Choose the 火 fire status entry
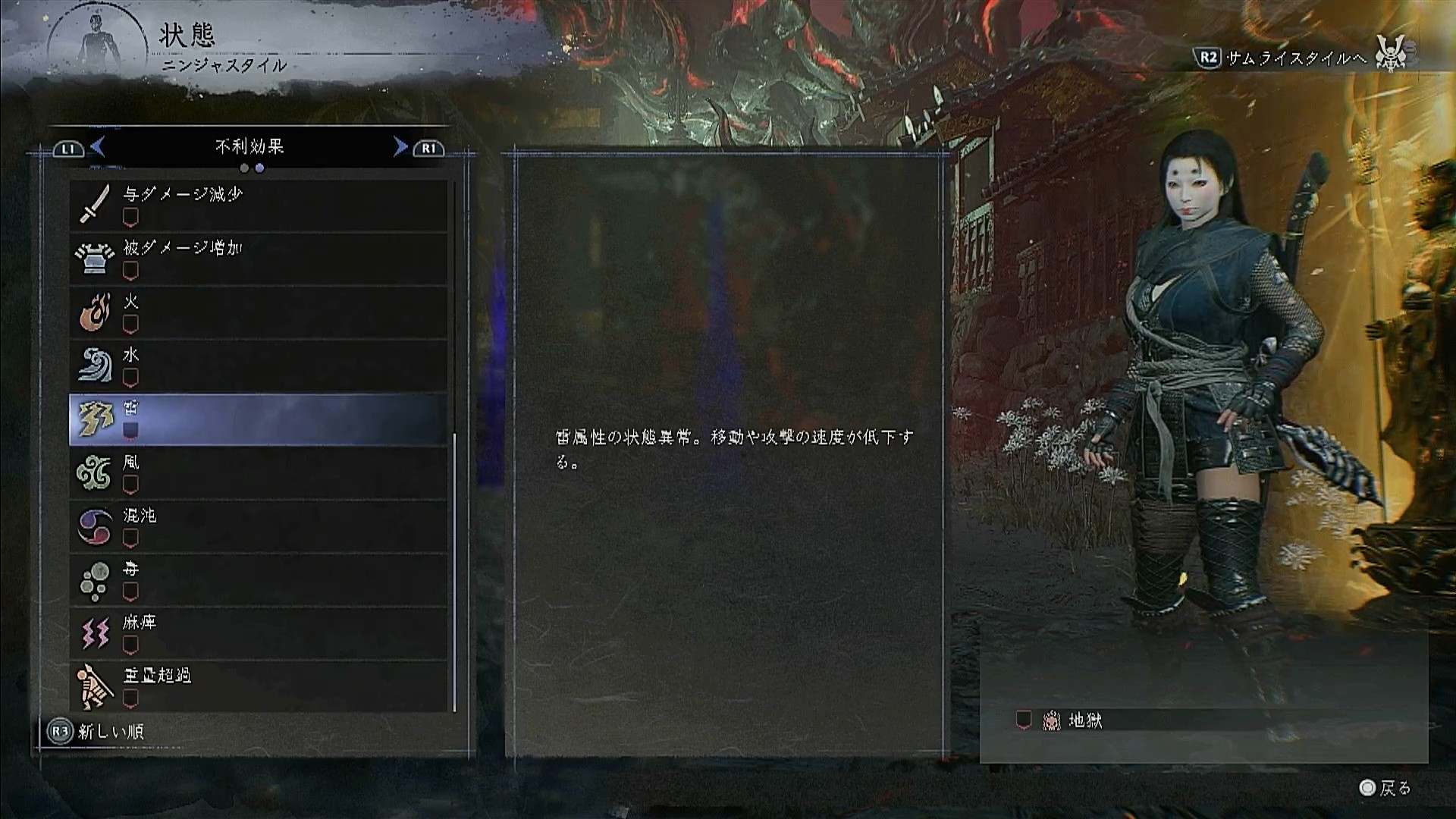Viewport: 1456px width, 819px height. (258, 312)
